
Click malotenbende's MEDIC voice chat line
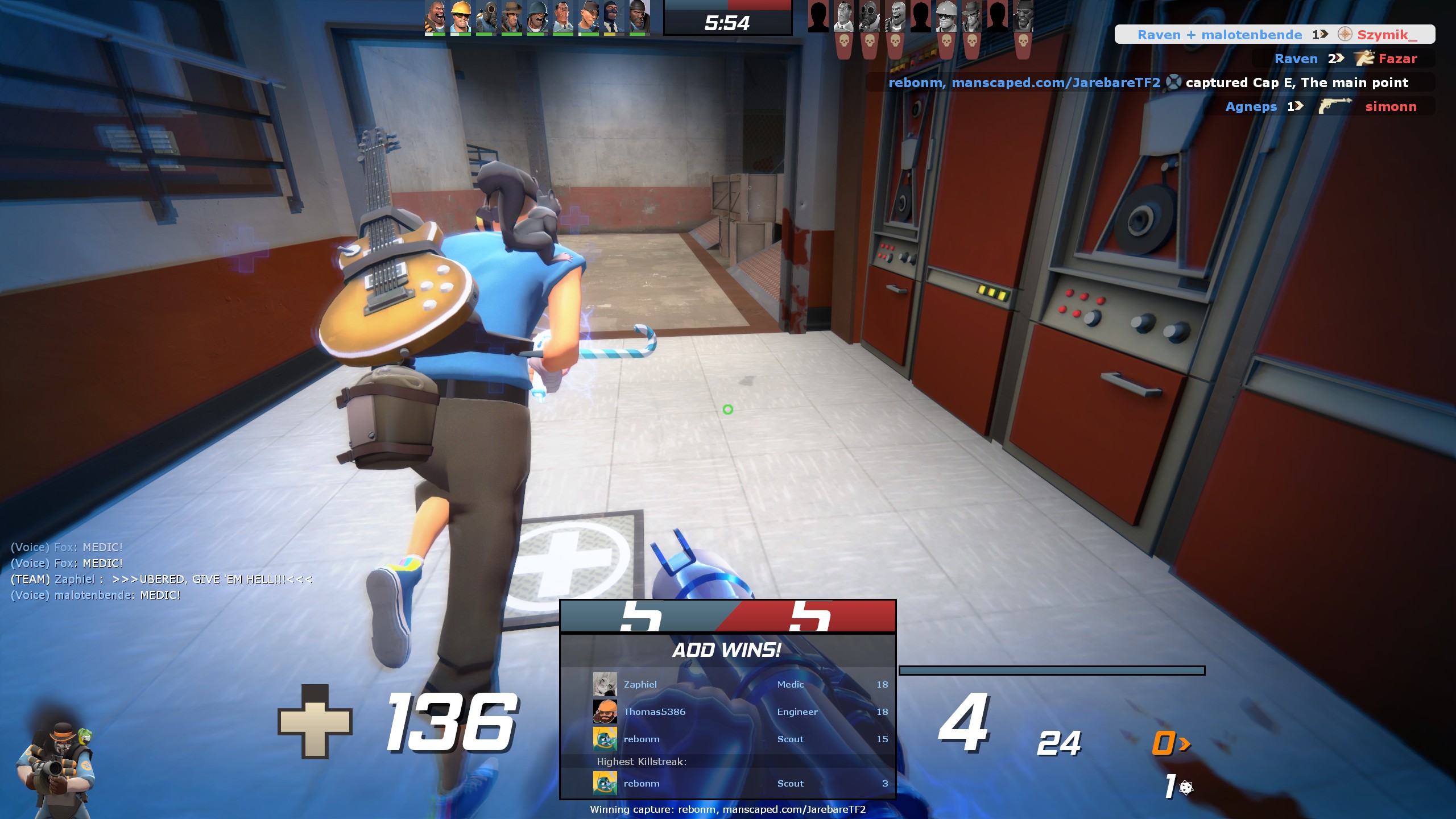pyautogui.click(x=96, y=595)
